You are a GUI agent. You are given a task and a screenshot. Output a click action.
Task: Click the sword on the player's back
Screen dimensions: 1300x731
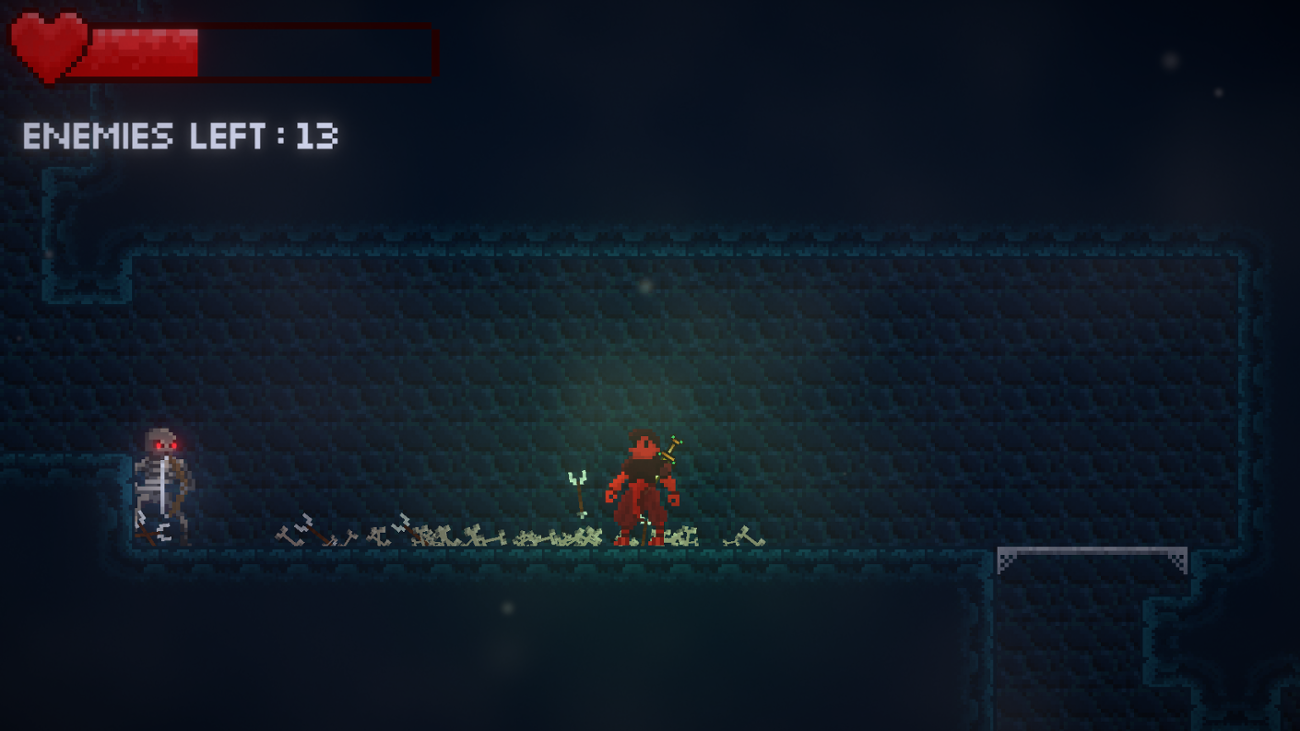(668, 450)
